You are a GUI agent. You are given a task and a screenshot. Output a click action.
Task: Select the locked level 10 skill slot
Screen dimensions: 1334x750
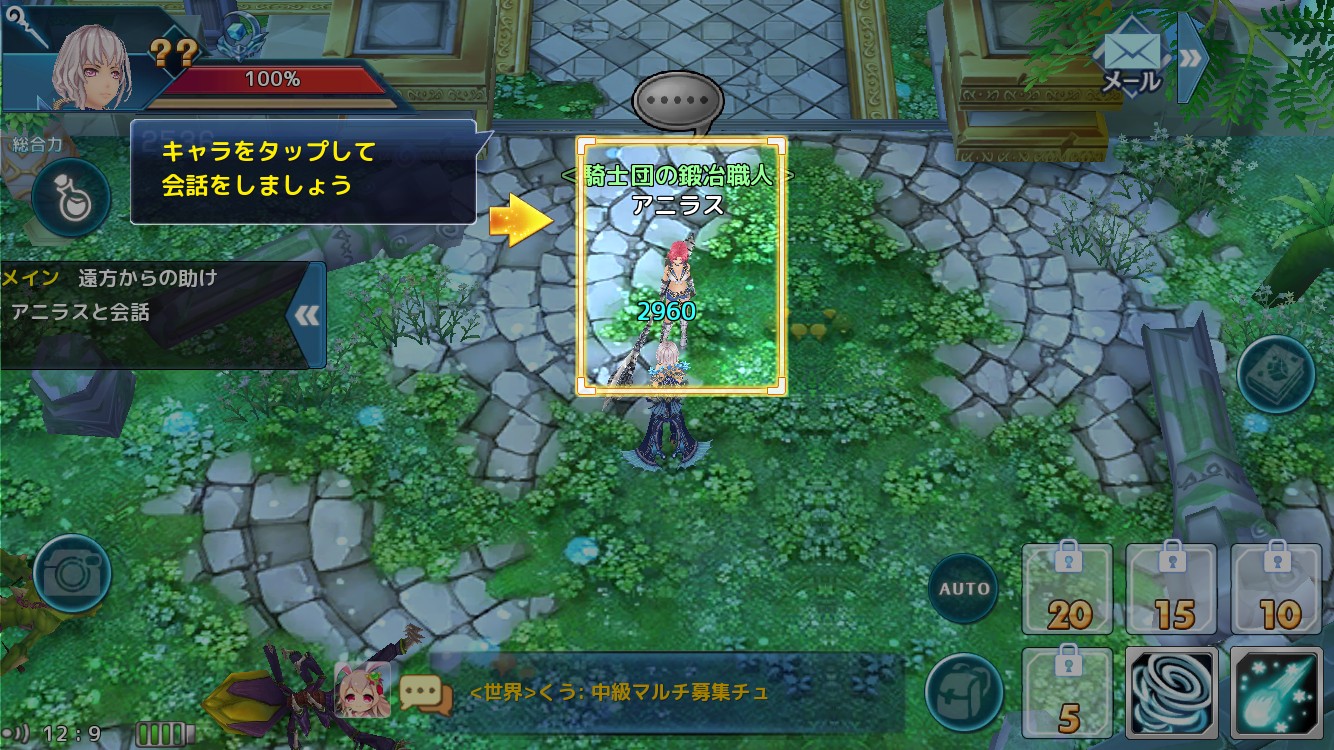coord(1277,590)
